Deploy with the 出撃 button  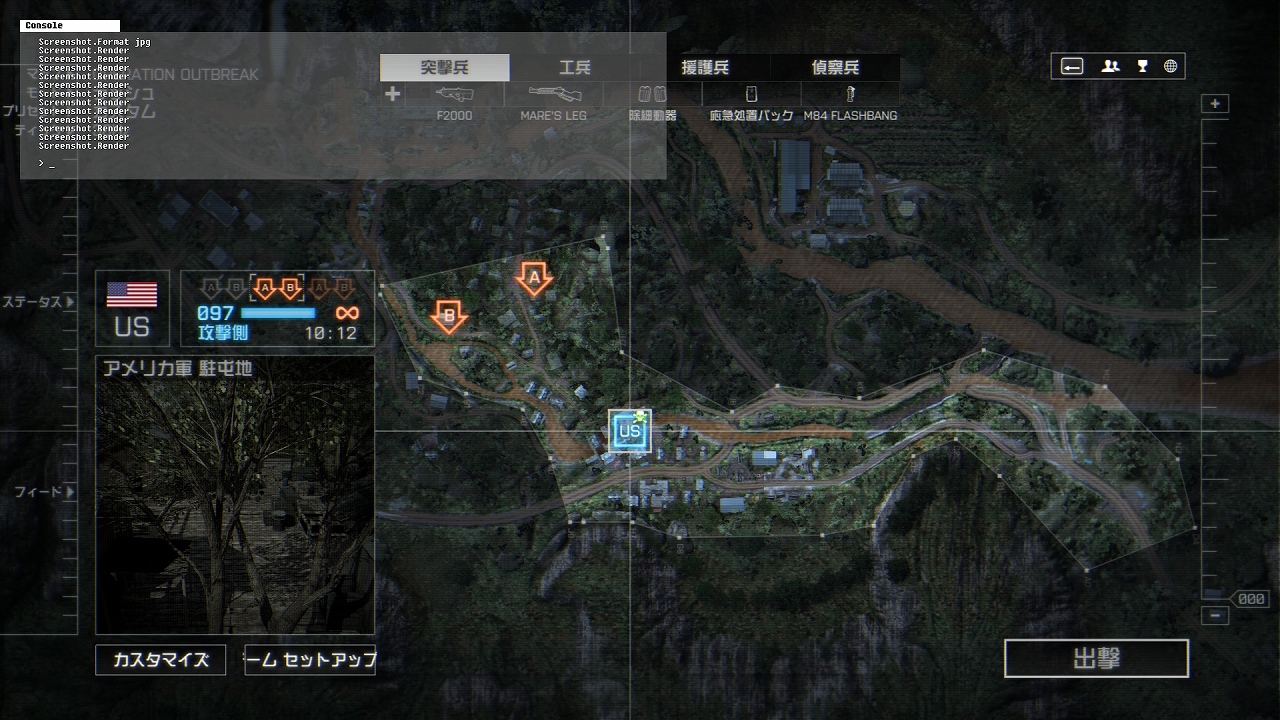pos(1096,659)
